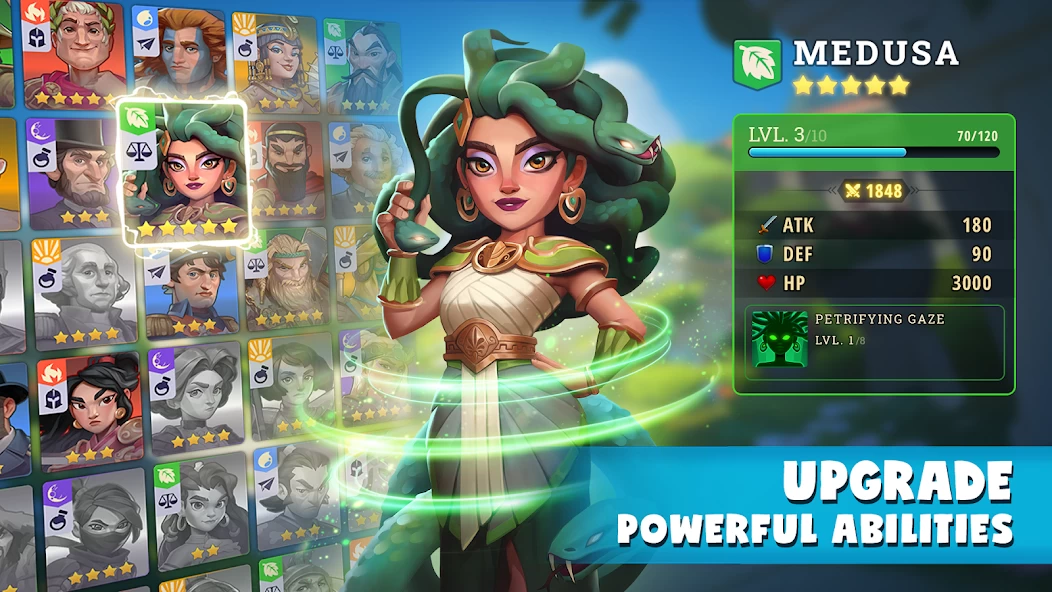This screenshot has height=592, width=1052.
Task: Click Medusa's green leaf element badge
Action: pos(757,63)
